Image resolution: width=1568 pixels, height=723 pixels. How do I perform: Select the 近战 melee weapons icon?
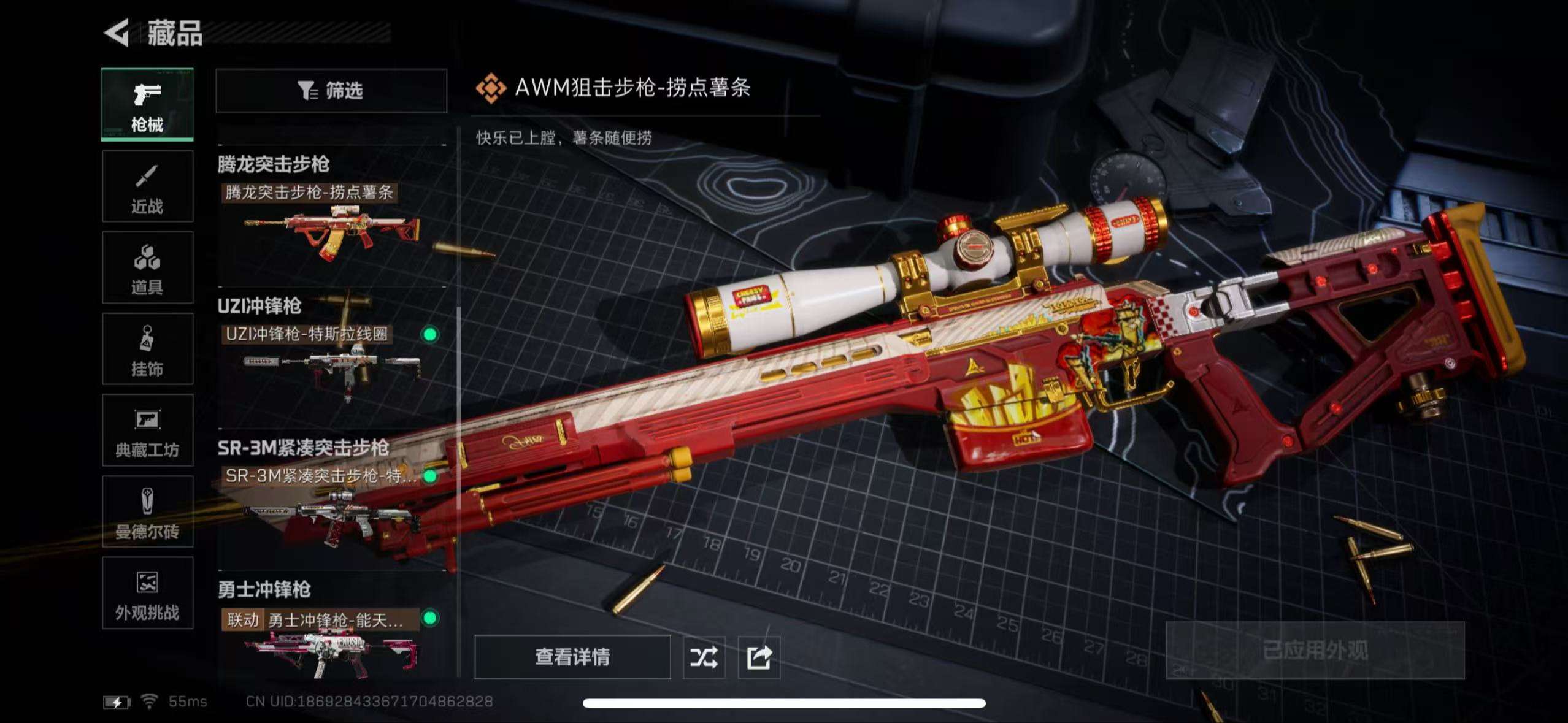(x=147, y=186)
